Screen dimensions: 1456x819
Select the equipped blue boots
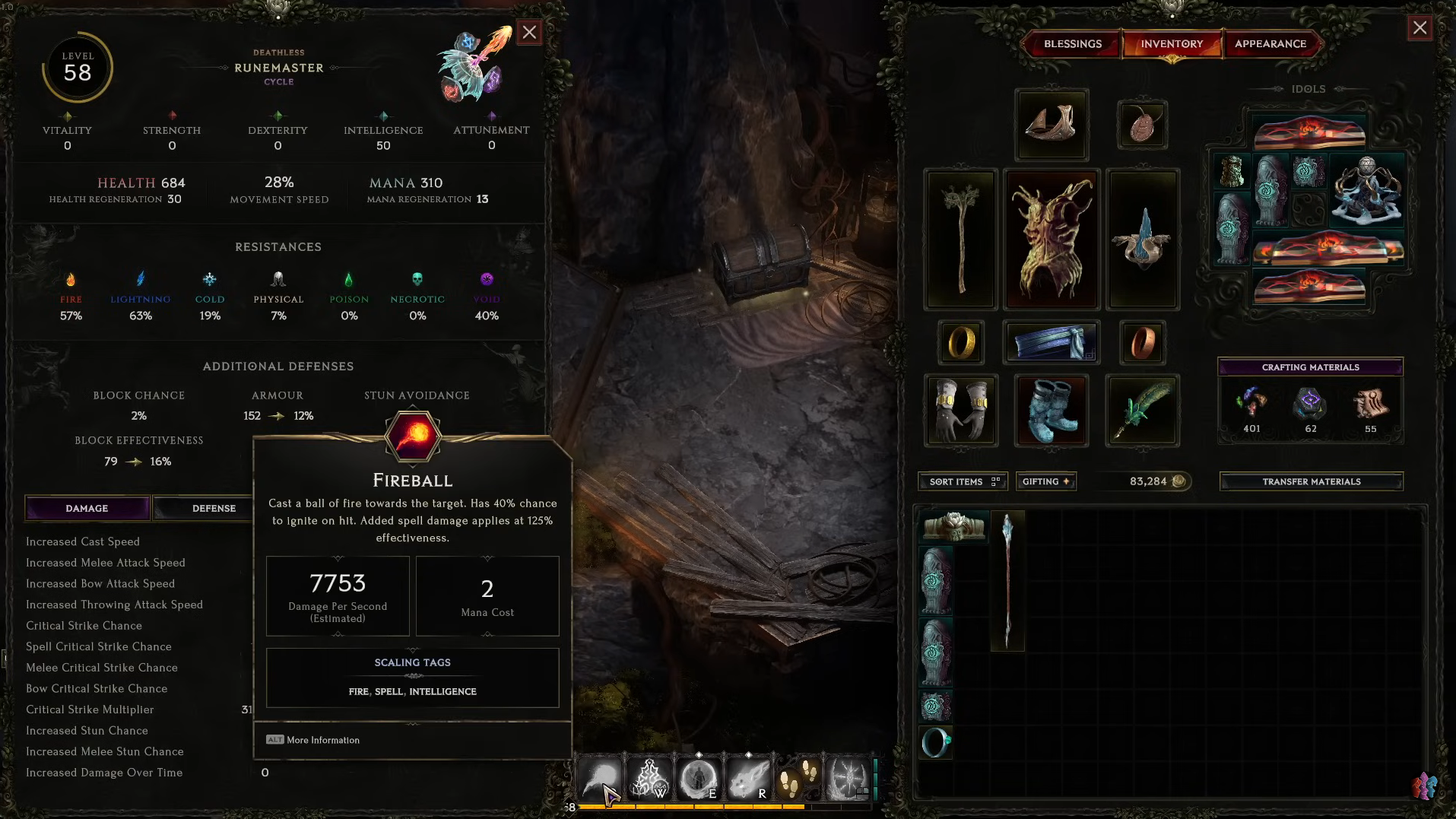(1052, 411)
